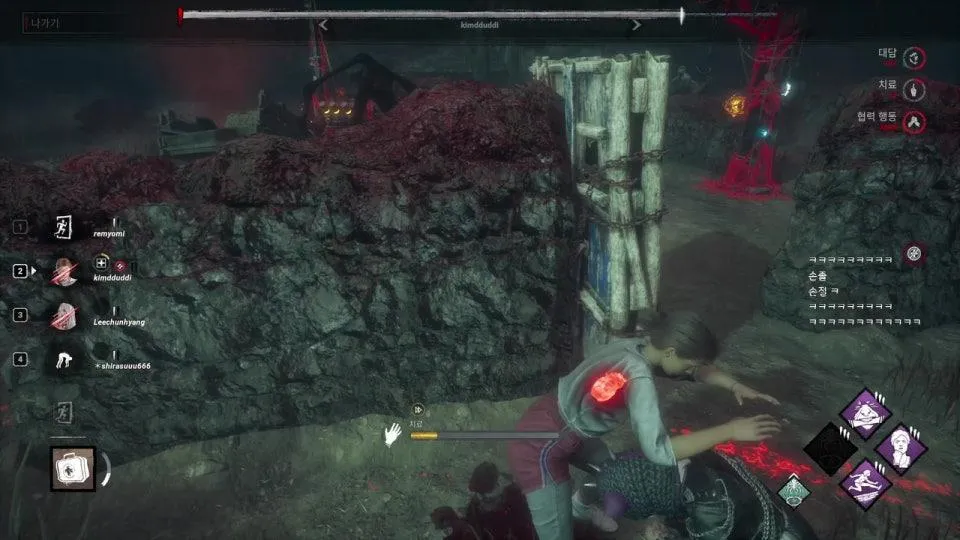
Task: Click the 치료 hand icon
Action: tap(913, 90)
